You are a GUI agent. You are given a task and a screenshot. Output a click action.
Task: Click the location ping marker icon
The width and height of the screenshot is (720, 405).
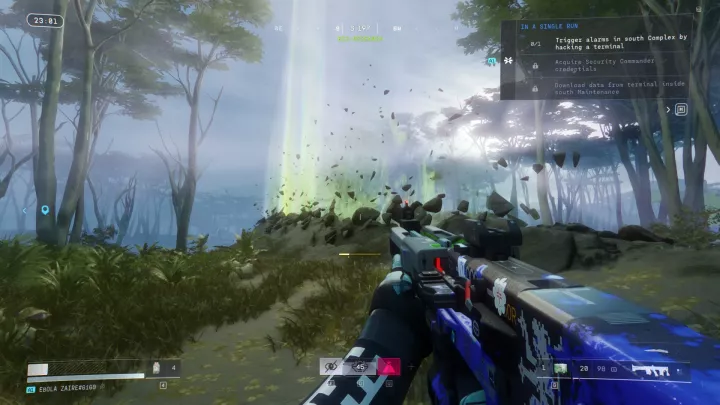[x=45, y=210]
